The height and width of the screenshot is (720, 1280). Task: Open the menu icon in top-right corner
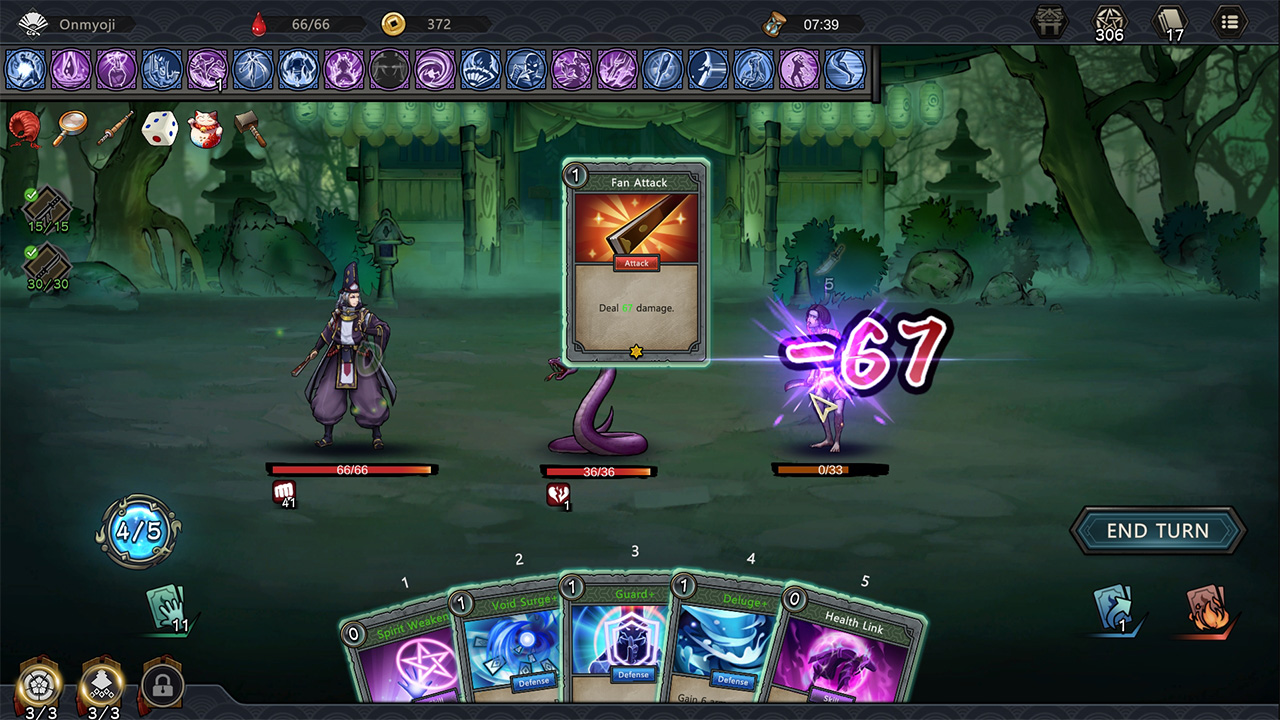pyautogui.click(x=1229, y=22)
